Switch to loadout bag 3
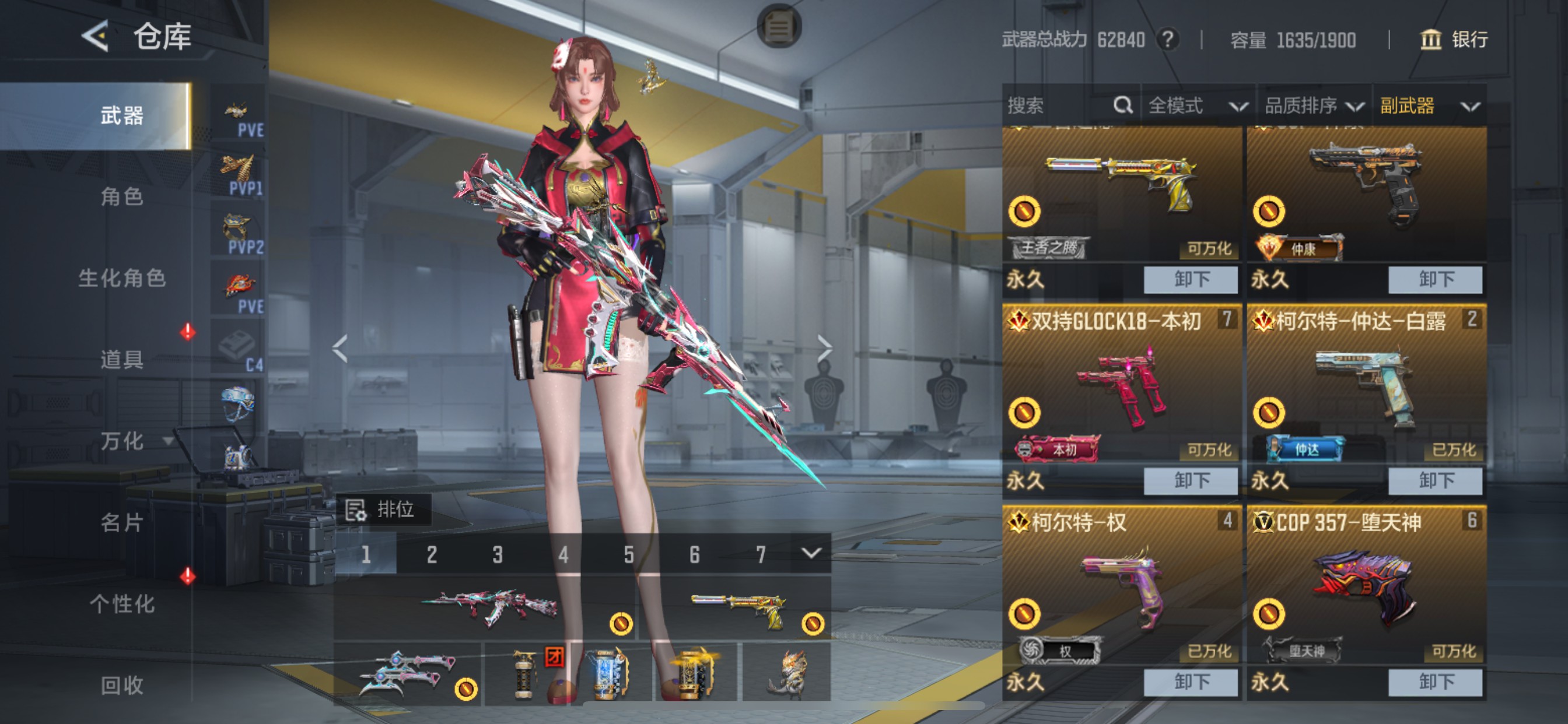This screenshot has width=1568, height=724. click(x=498, y=554)
